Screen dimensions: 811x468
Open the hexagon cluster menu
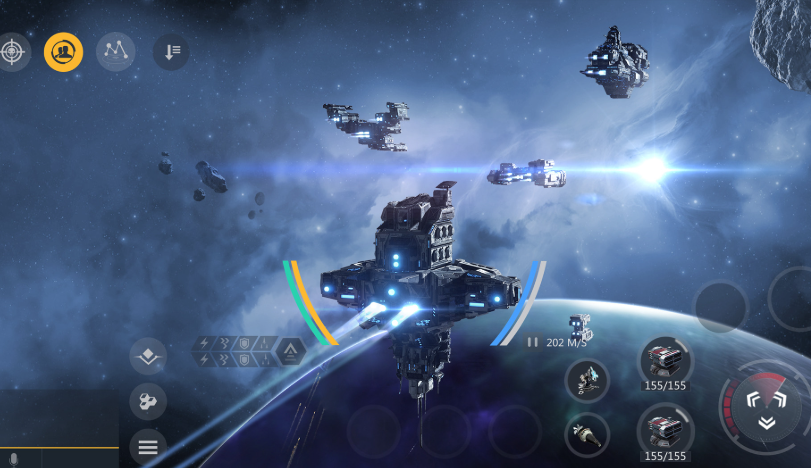coord(148,402)
